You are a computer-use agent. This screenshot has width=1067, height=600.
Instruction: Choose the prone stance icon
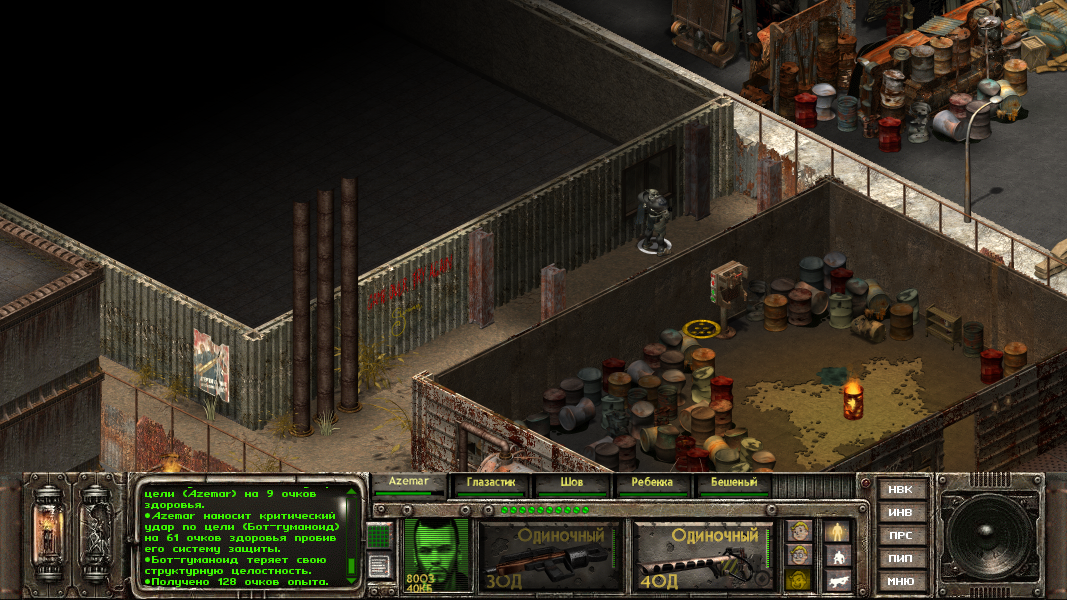(x=838, y=579)
